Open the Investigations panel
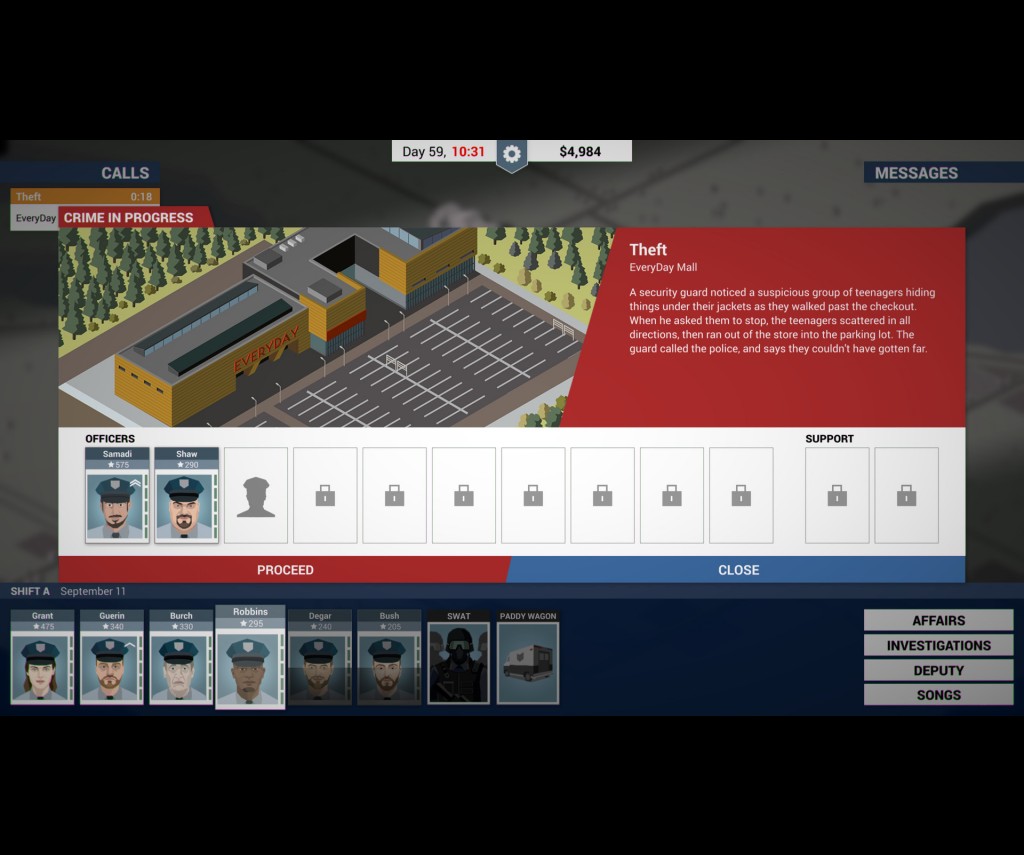1024x855 pixels. coord(938,646)
